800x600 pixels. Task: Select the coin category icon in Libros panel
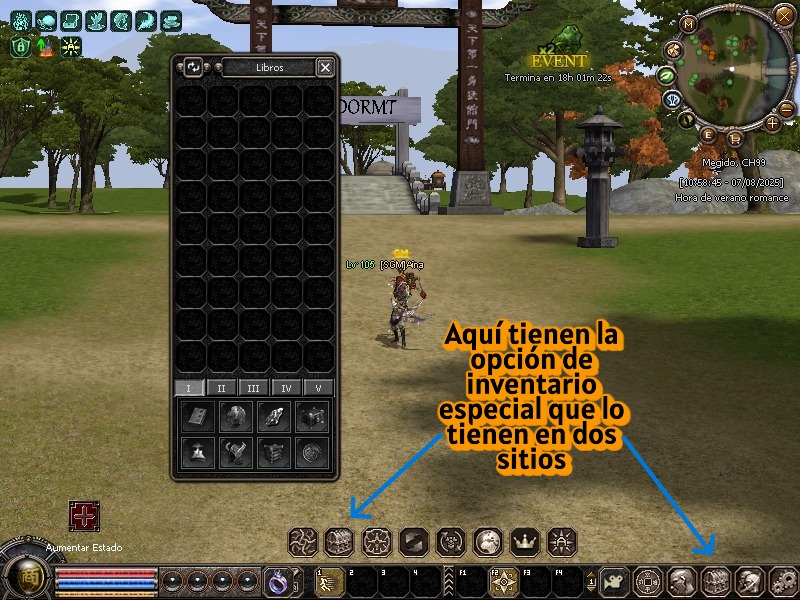point(313,453)
